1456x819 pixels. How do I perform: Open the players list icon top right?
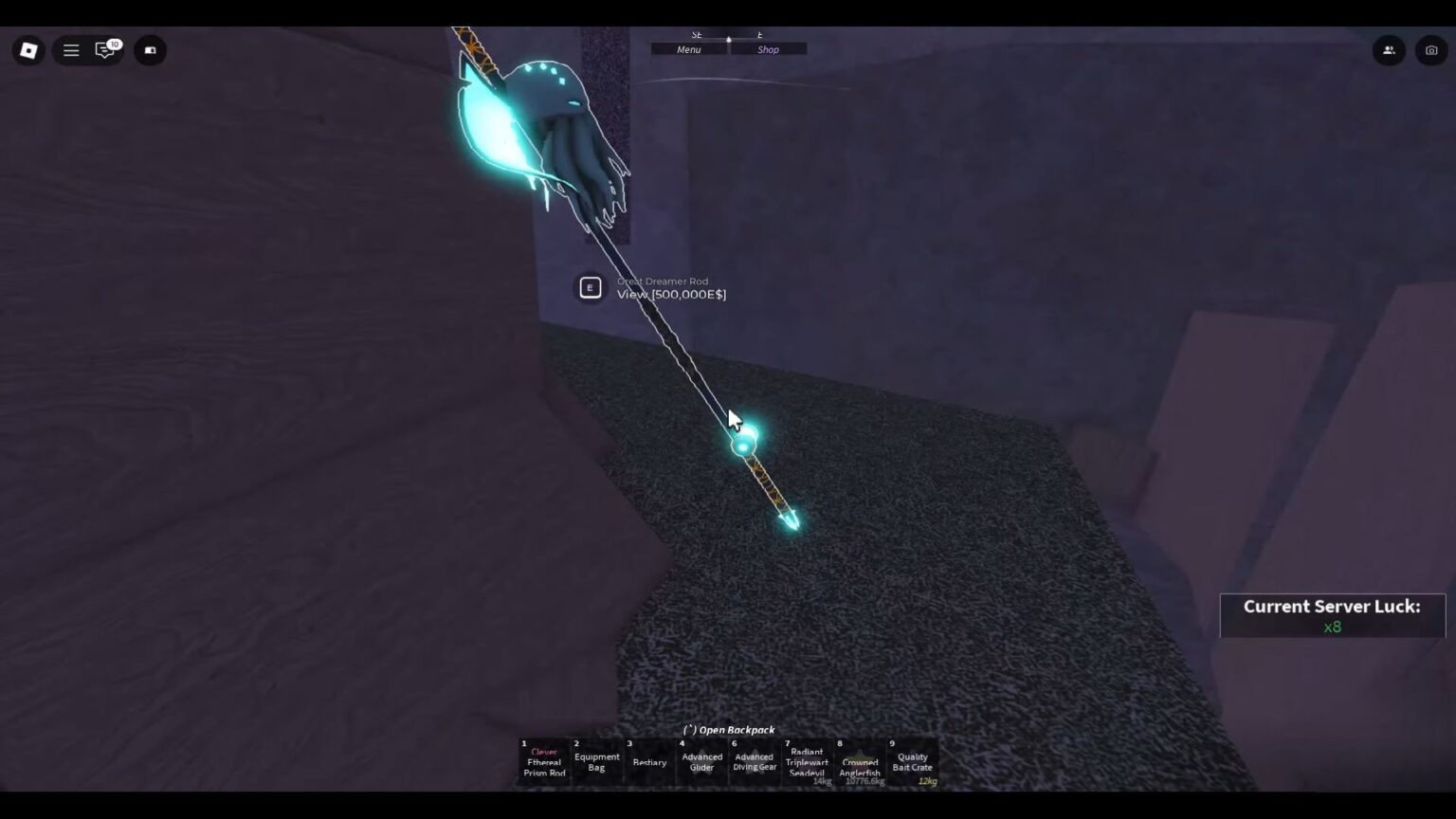[1389, 50]
